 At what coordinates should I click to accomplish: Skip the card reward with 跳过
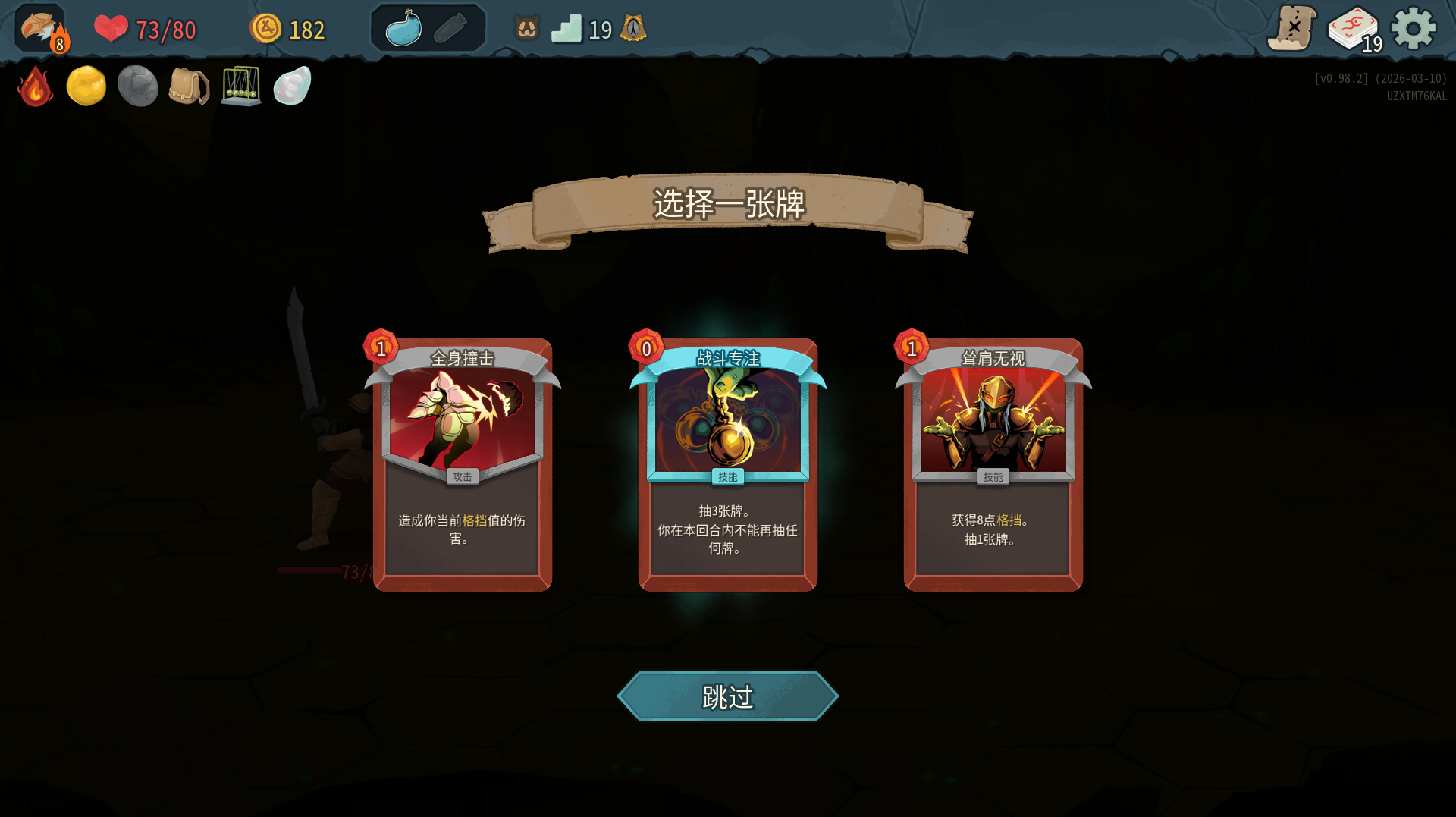point(727,696)
